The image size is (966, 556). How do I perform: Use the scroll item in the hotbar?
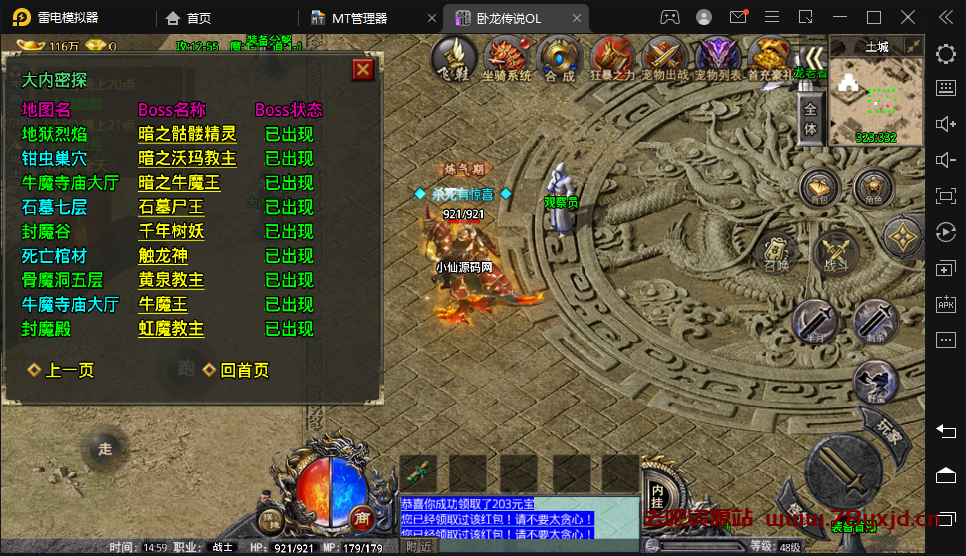click(x=420, y=472)
